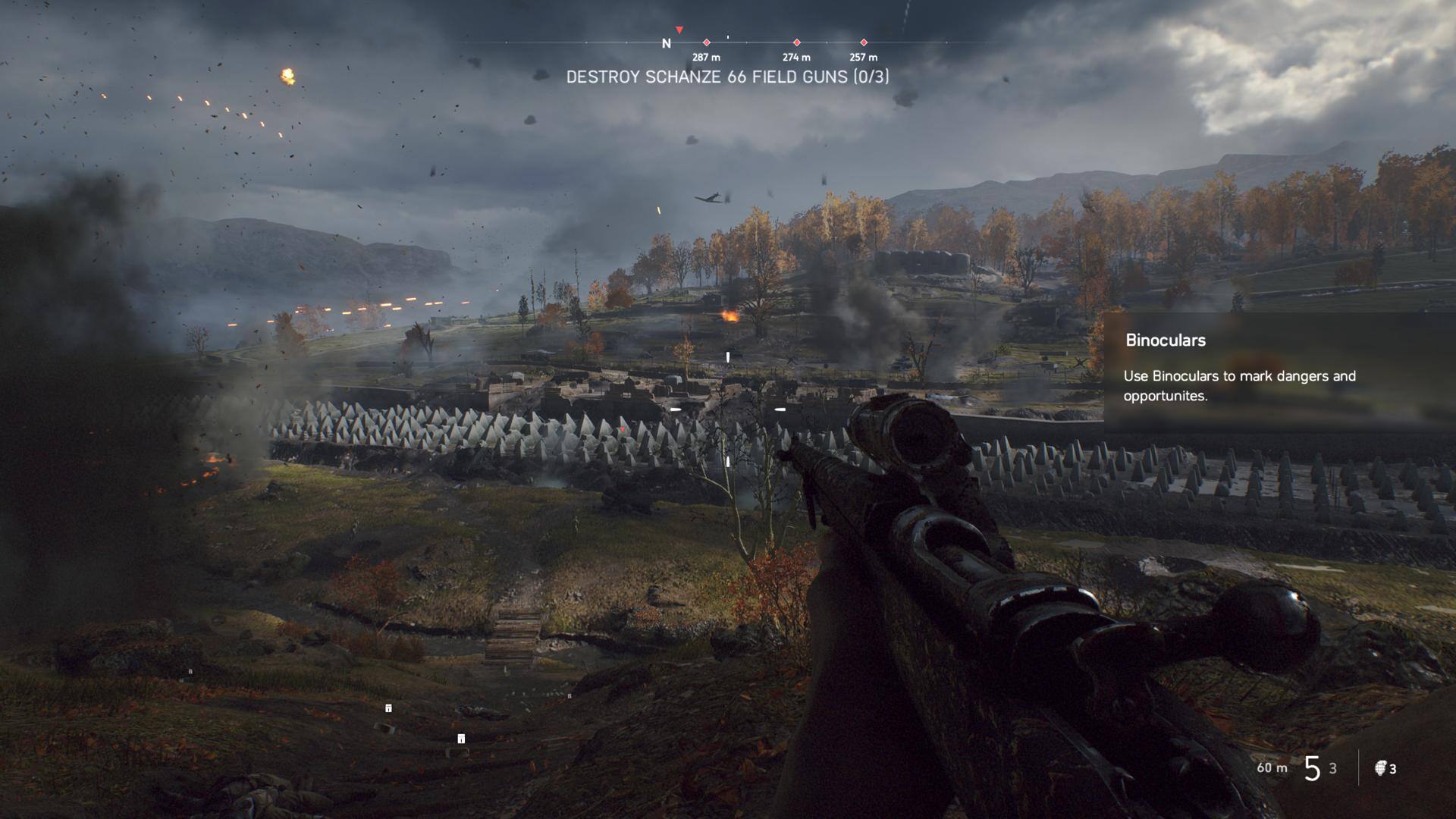This screenshot has height=819, width=1456.
Task: Click the Destroy Schanze 66 Field Guns objective
Action: point(727,77)
